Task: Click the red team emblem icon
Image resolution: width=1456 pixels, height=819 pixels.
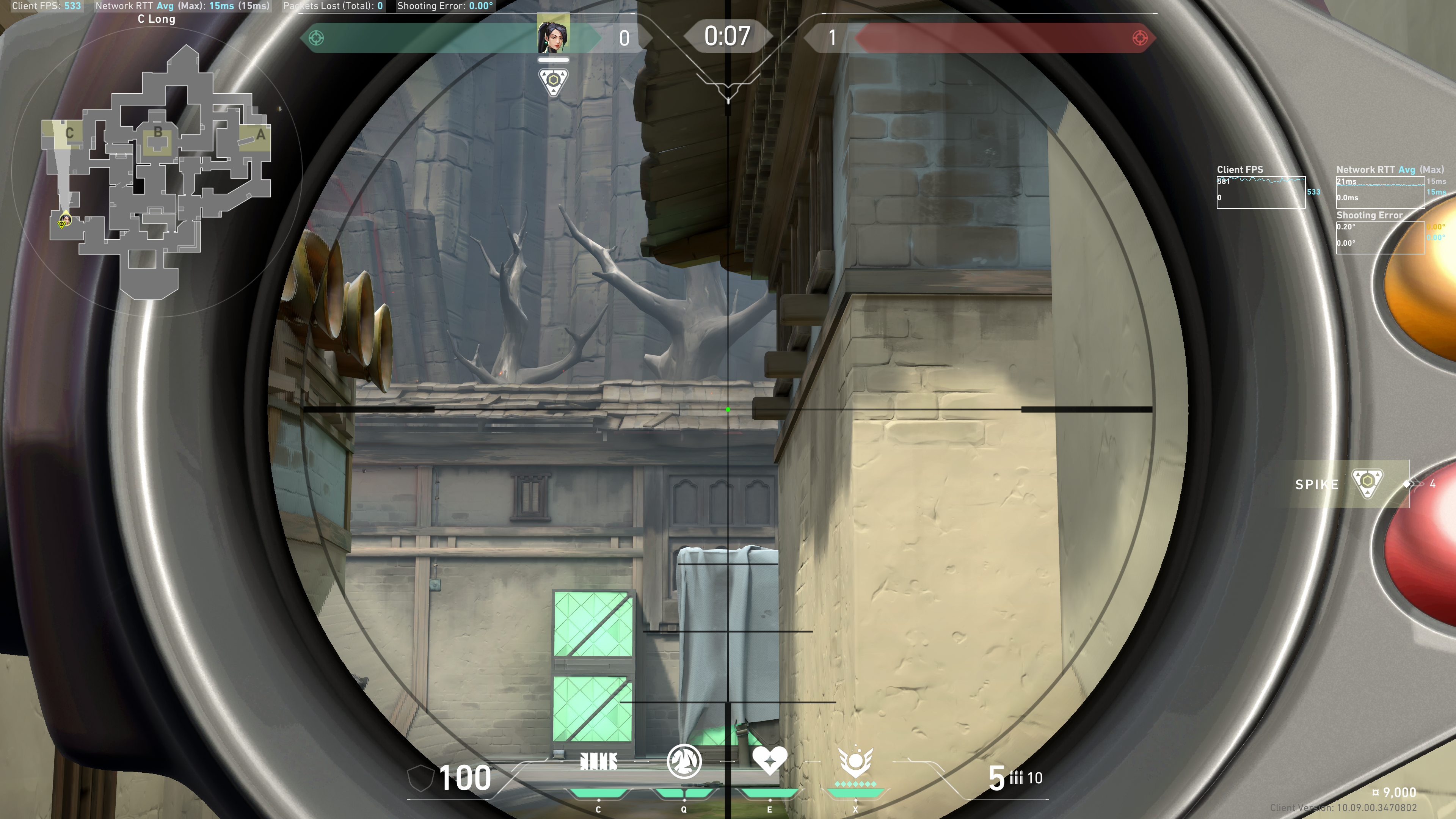Action: click(1139, 38)
